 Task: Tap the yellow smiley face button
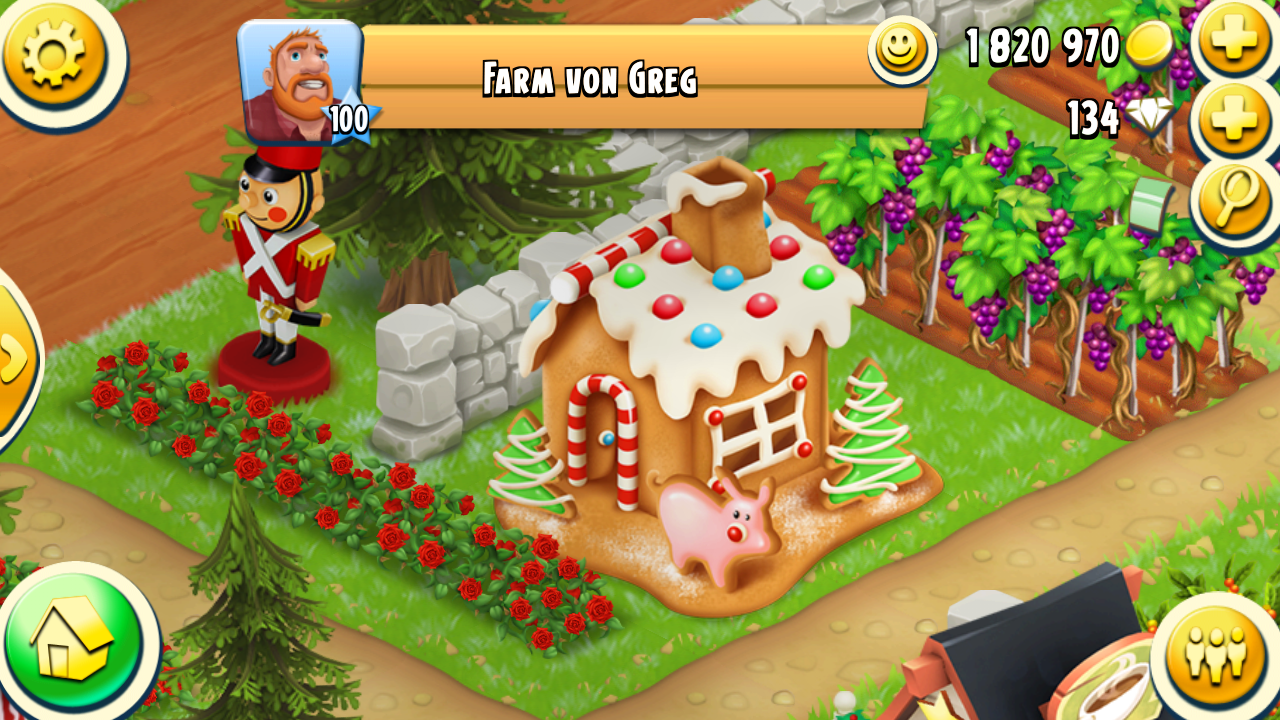pos(900,47)
